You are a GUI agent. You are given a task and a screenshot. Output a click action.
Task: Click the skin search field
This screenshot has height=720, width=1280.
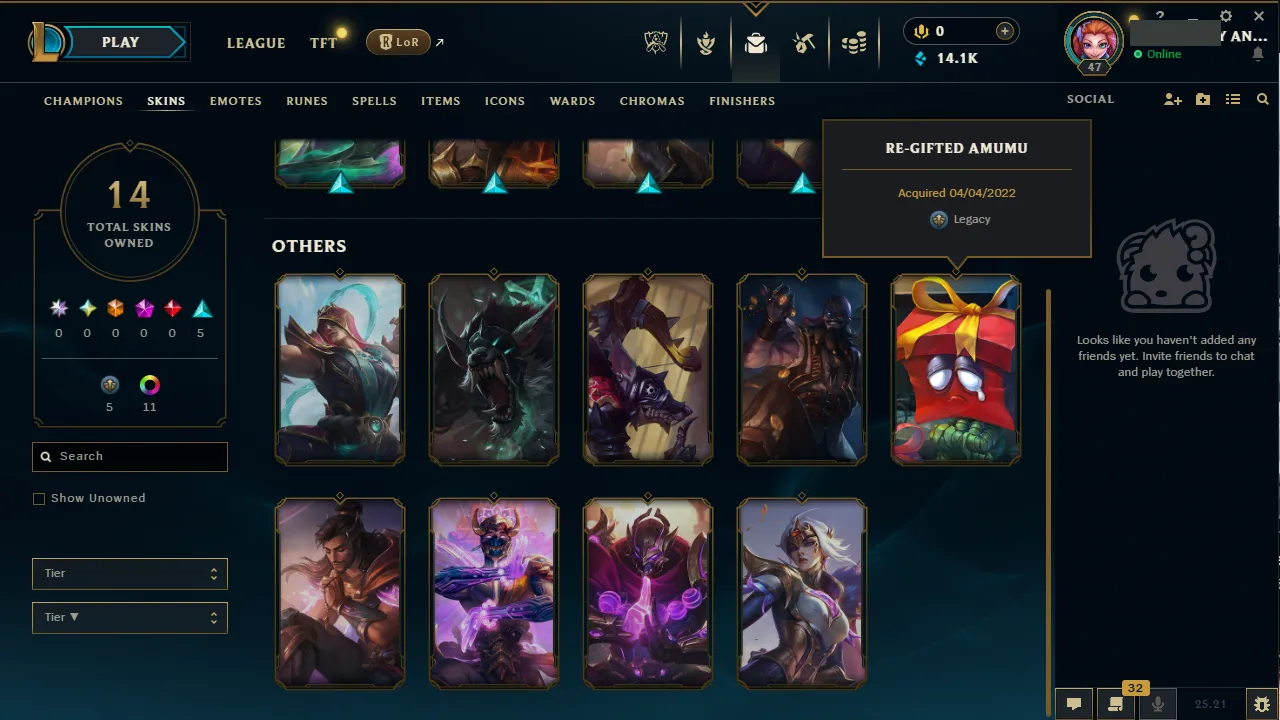(x=129, y=456)
